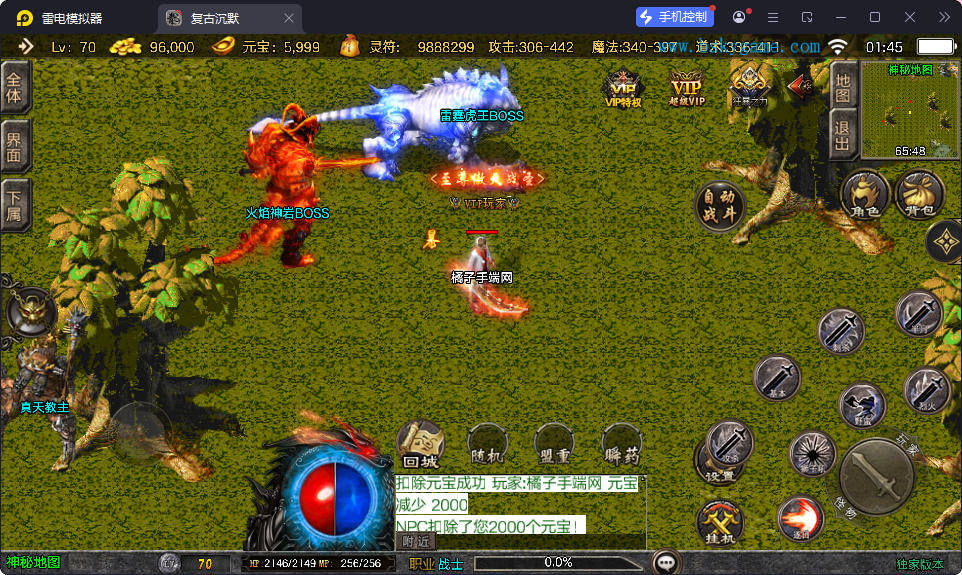Toggle the 自动战斗 auto-battle button
Screen dimensions: 962x575
[719, 205]
